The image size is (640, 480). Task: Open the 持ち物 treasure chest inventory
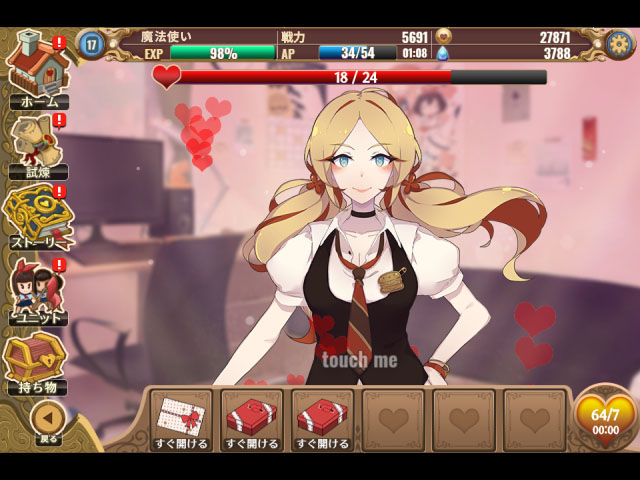click(38, 362)
